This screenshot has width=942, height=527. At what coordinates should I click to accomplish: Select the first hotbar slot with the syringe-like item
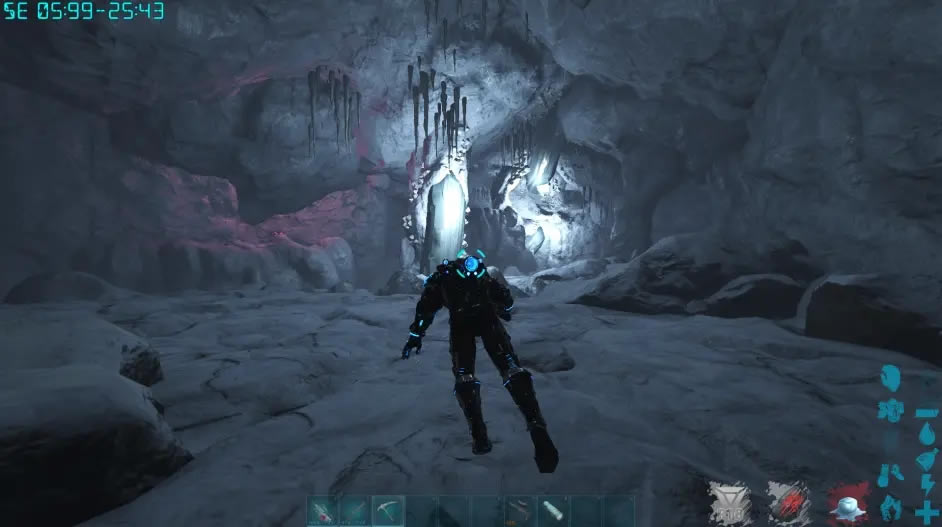tap(322, 511)
